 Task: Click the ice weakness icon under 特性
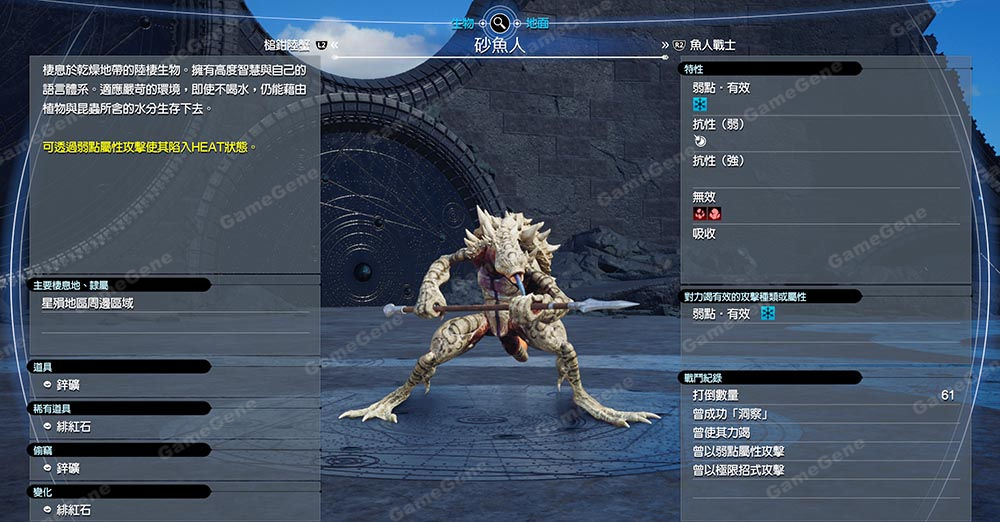pos(700,105)
